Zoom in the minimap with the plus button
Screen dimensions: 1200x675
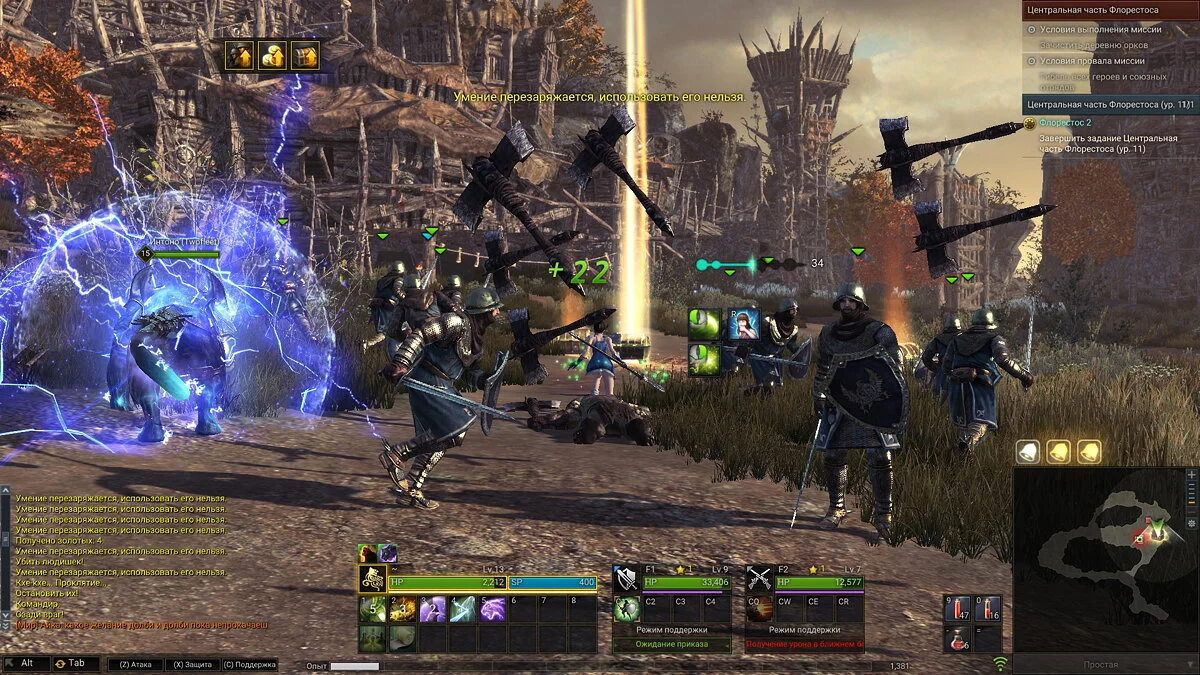pyautogui.click(x=1190, y=474)
